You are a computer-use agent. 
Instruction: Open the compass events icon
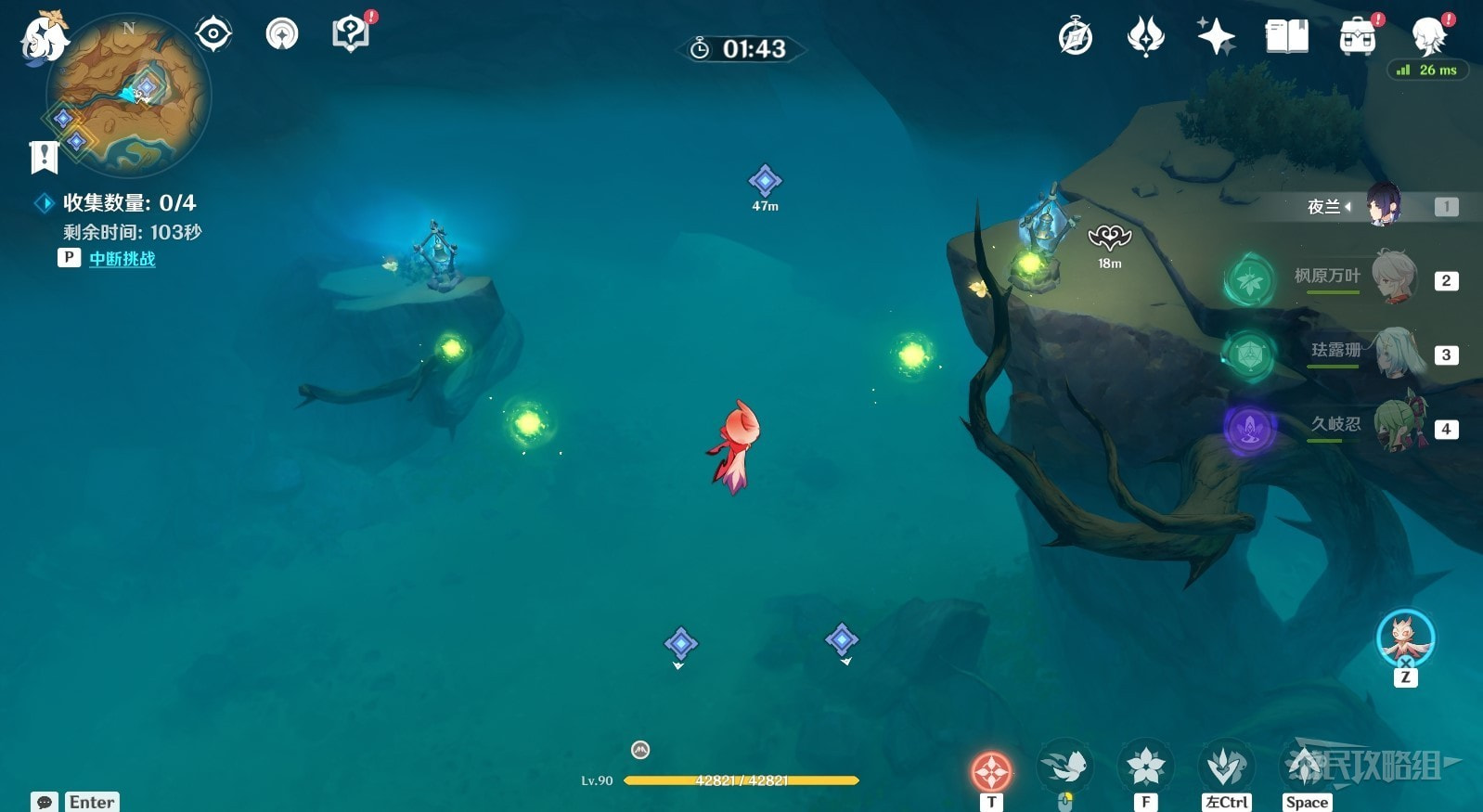[1076, 38]
